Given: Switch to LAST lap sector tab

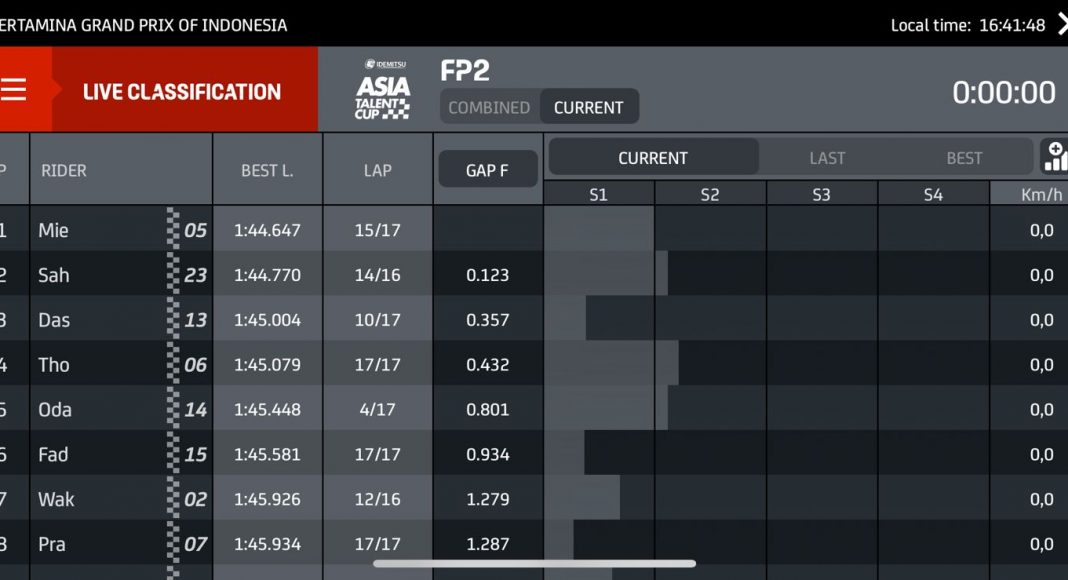Looking at the screenshot, I should (827, 158).
